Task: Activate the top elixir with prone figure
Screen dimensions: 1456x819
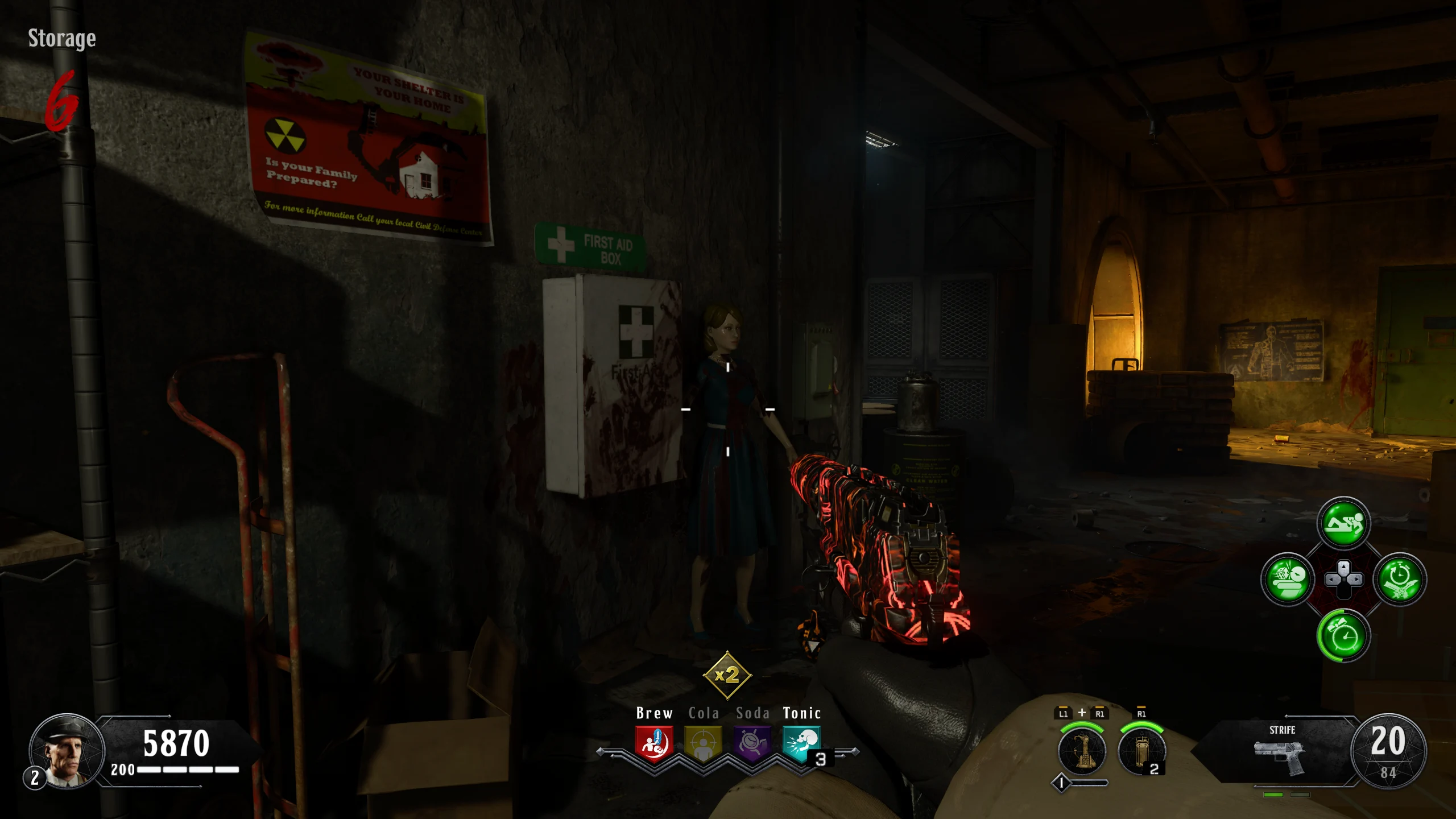Action: [x=1343, y=523]
